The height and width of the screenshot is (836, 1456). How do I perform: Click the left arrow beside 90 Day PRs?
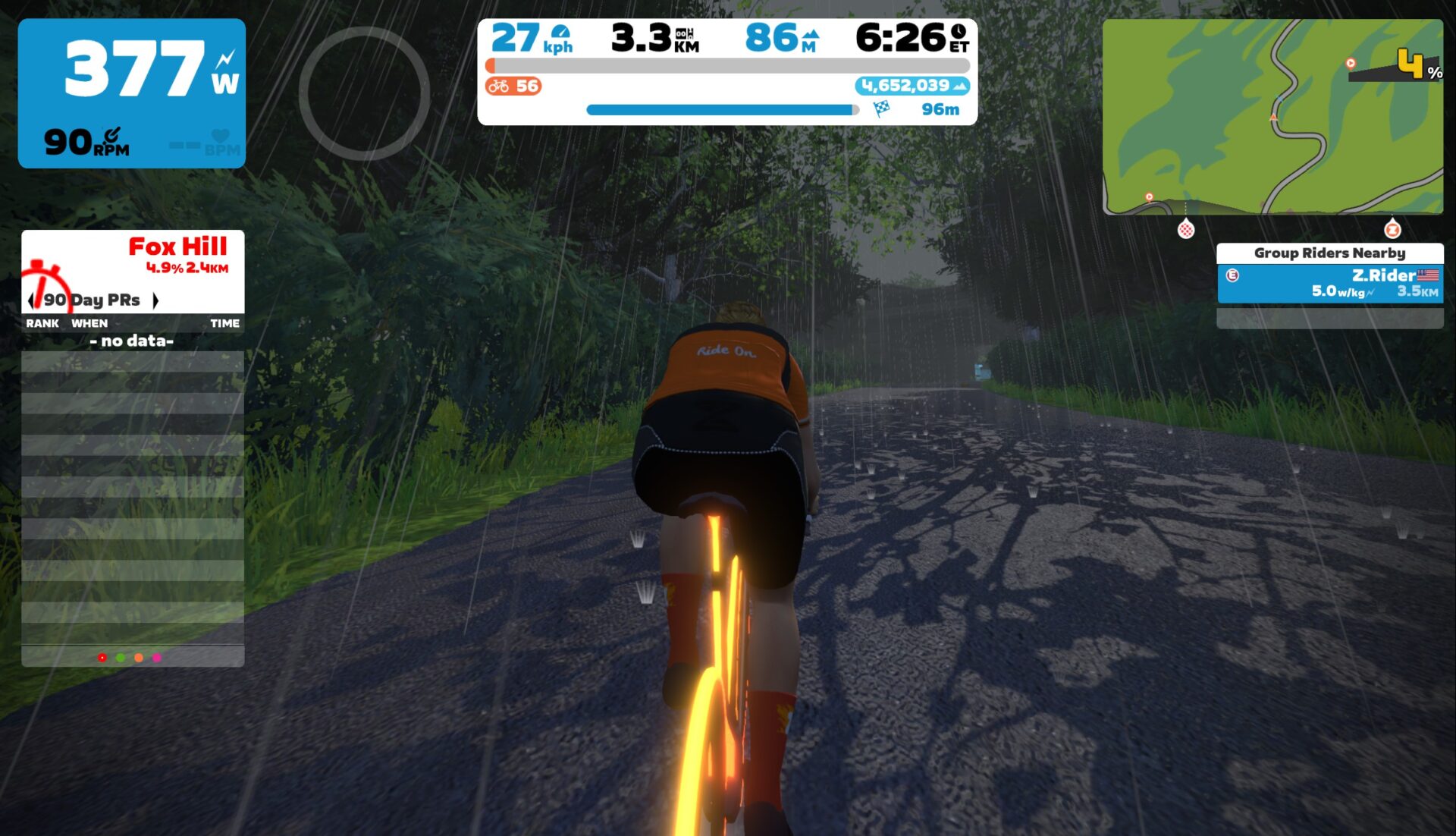pos(32,300)
